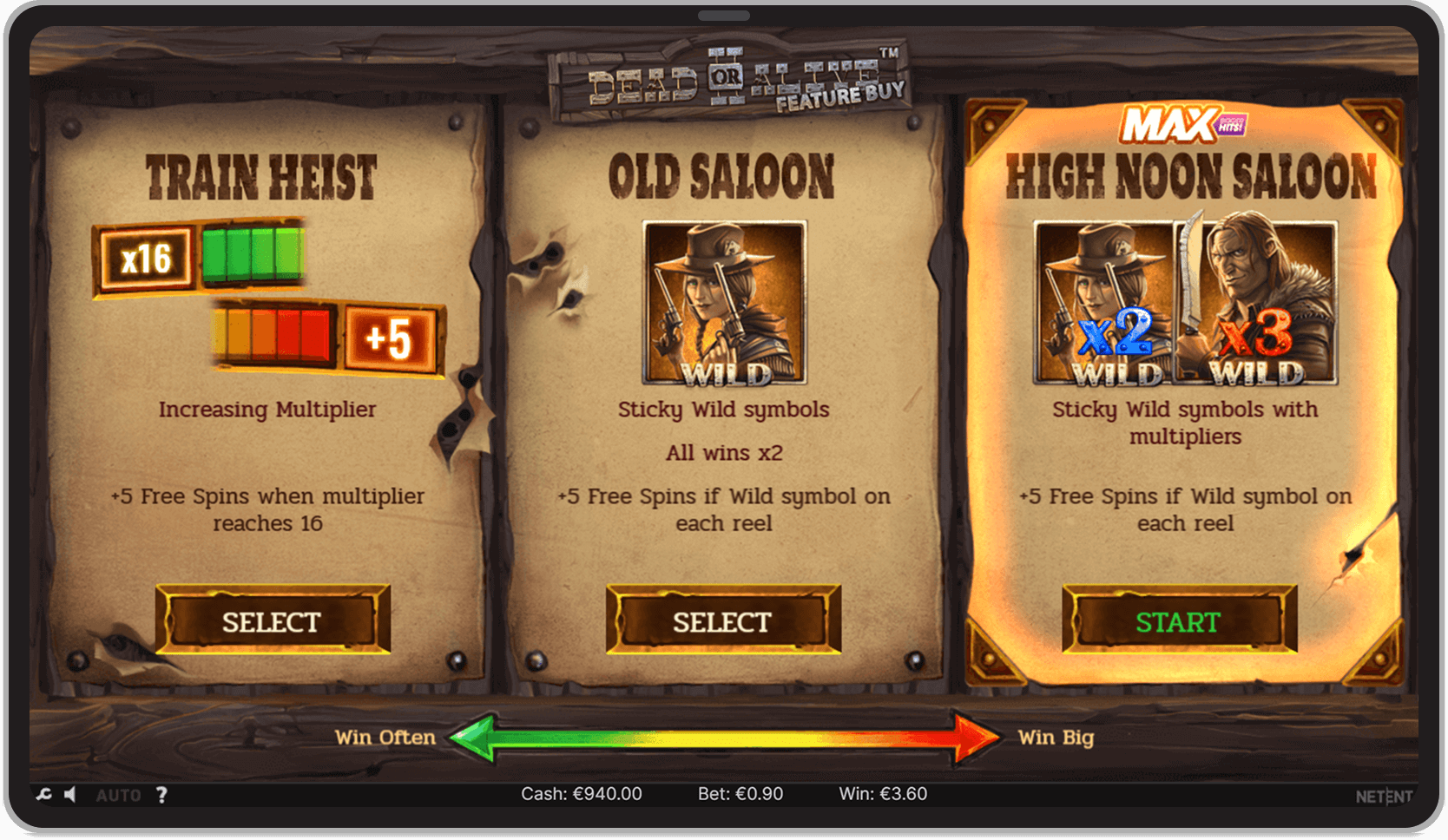Click the x16 multiplier badge
The image size is (1448, 840).
146,256
